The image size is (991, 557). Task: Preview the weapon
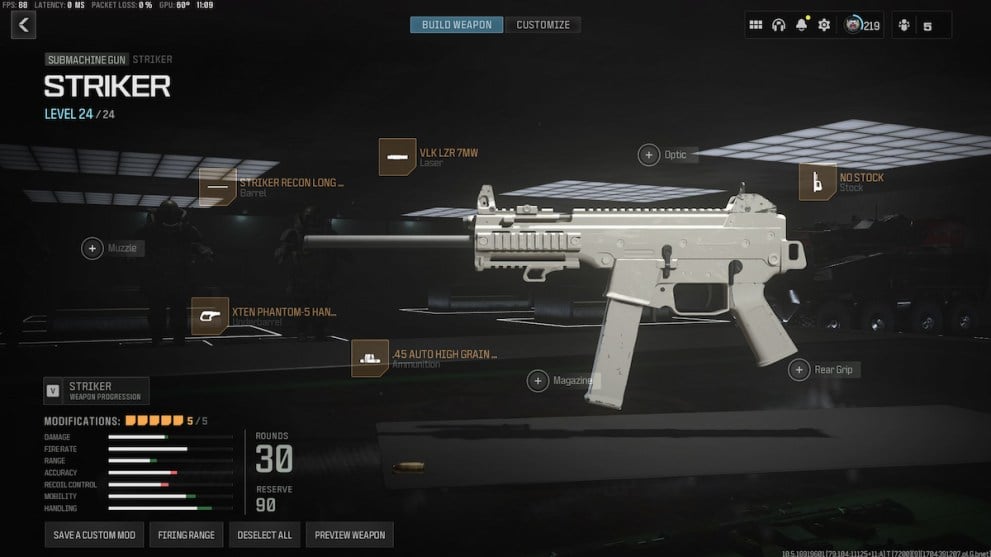tap(349, 535)
